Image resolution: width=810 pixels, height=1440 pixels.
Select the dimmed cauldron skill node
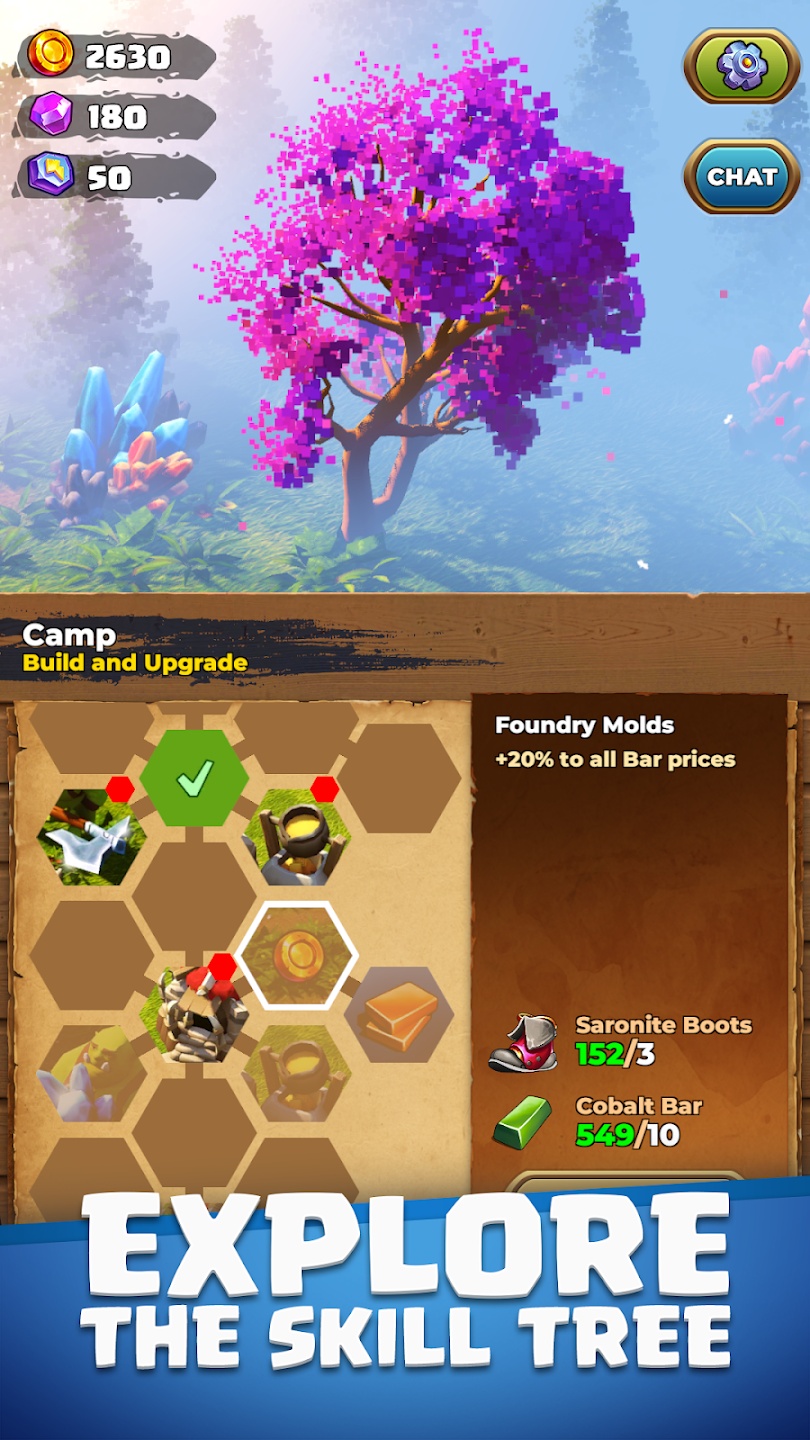point(296,1073)
